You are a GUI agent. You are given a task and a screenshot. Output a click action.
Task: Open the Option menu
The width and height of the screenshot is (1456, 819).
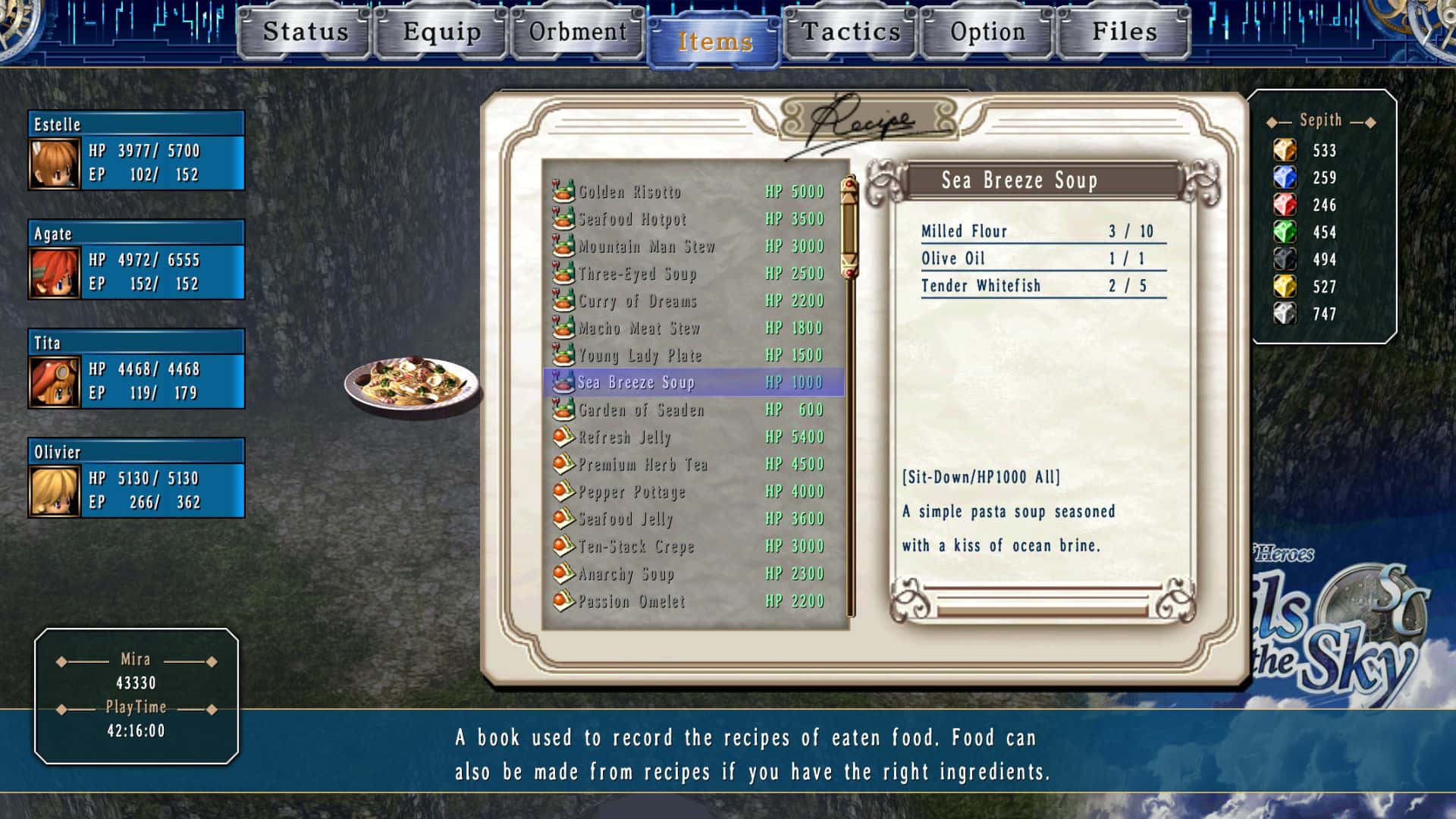pos(986,33)
